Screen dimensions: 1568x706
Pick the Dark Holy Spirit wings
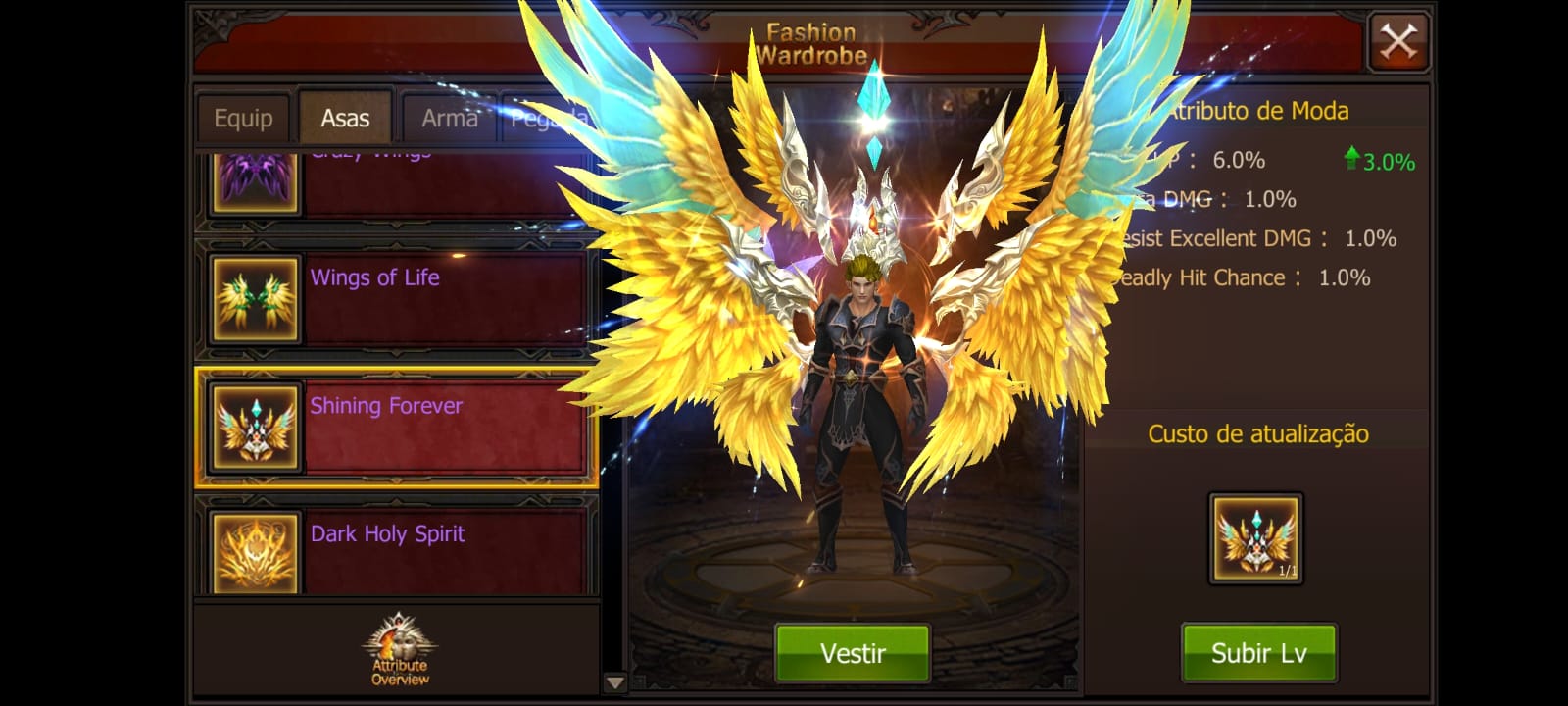click(396, 551)
